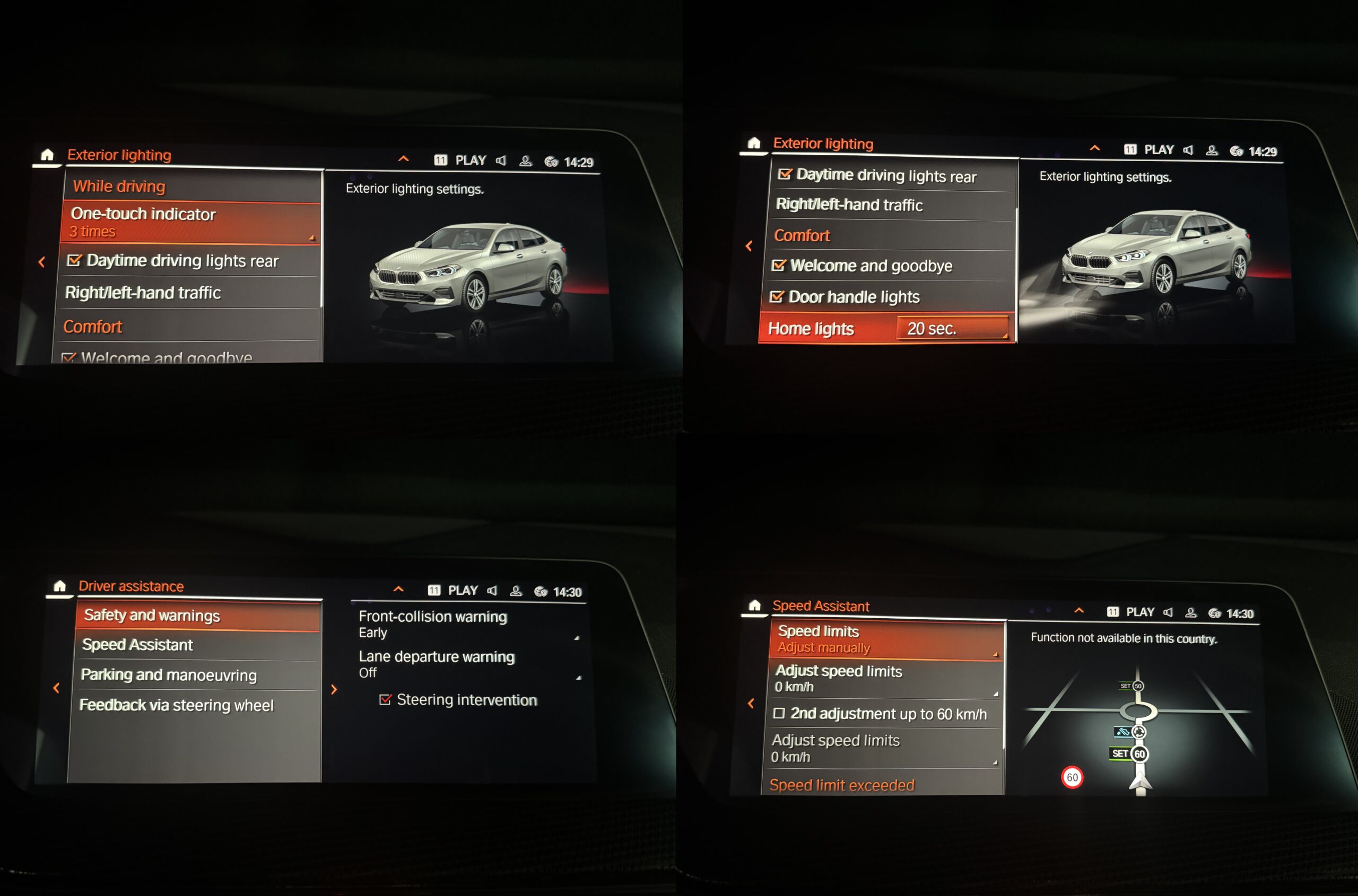Enable 2nd adjustment up to 60 km/h
Screen dimensions: 1358x896
pyautogui.click(x=779, y=713)
